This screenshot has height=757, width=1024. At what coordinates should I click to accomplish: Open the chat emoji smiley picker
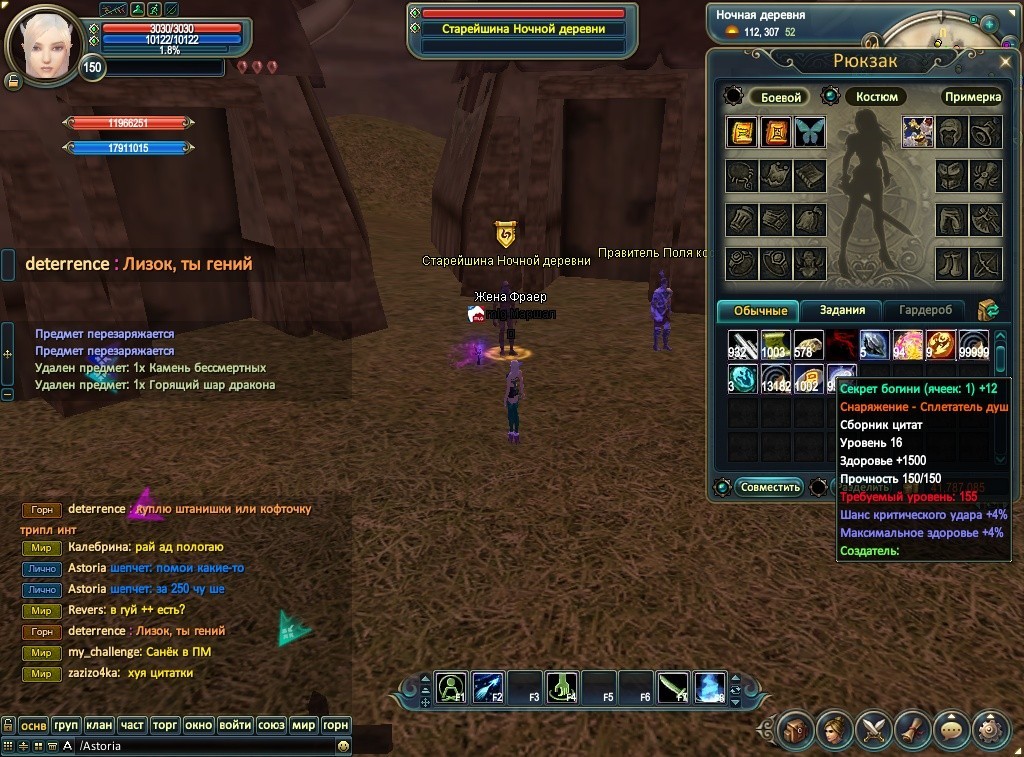343,746
